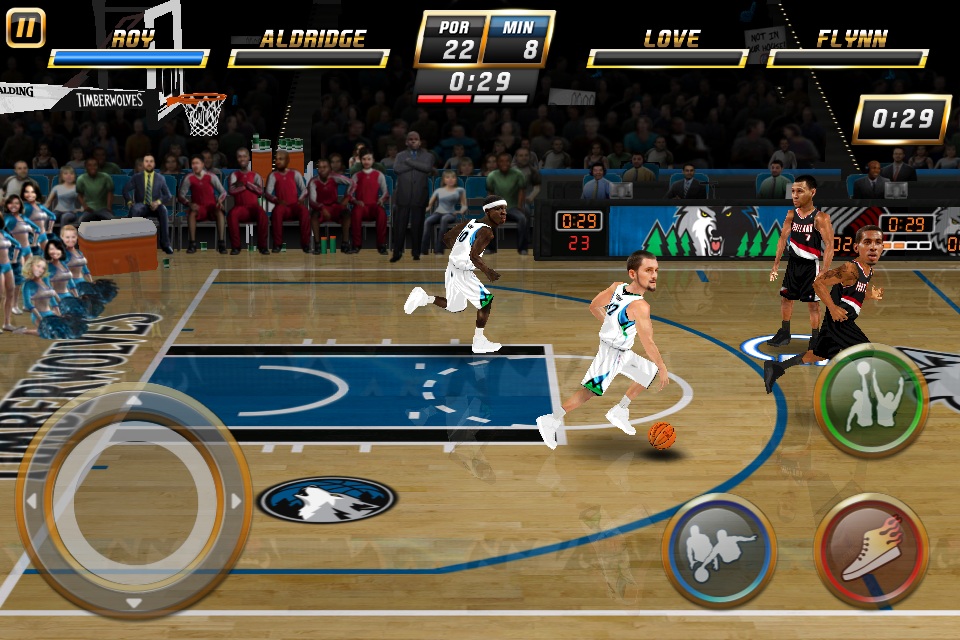Viewport: 960px width, 640px height.
Task: Tap the joystick's right arrow
Action: [x=236, y=500]
